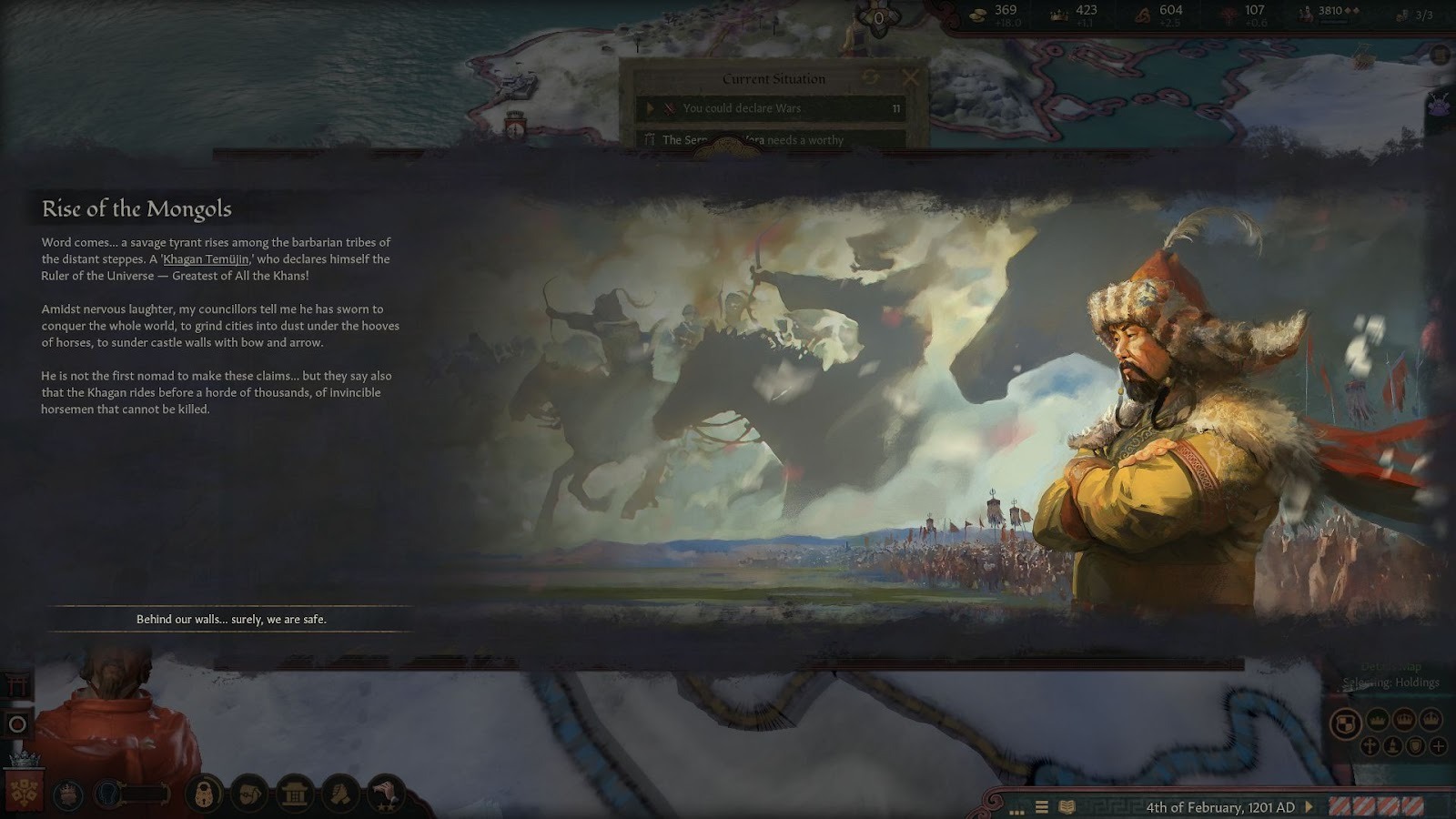Expand more map modes with the plus button
The image size is (1456, 819).
tap(1438, 746)
